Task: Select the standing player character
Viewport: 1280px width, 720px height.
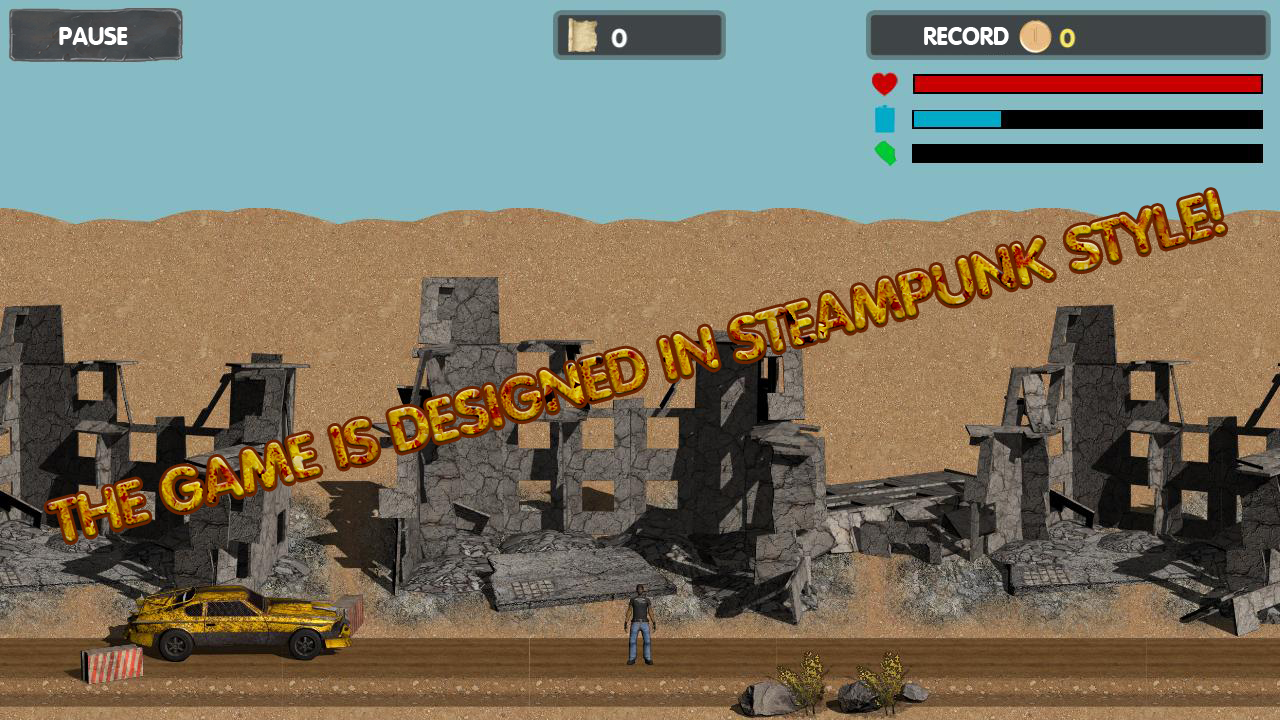Action: click(640, 620)
